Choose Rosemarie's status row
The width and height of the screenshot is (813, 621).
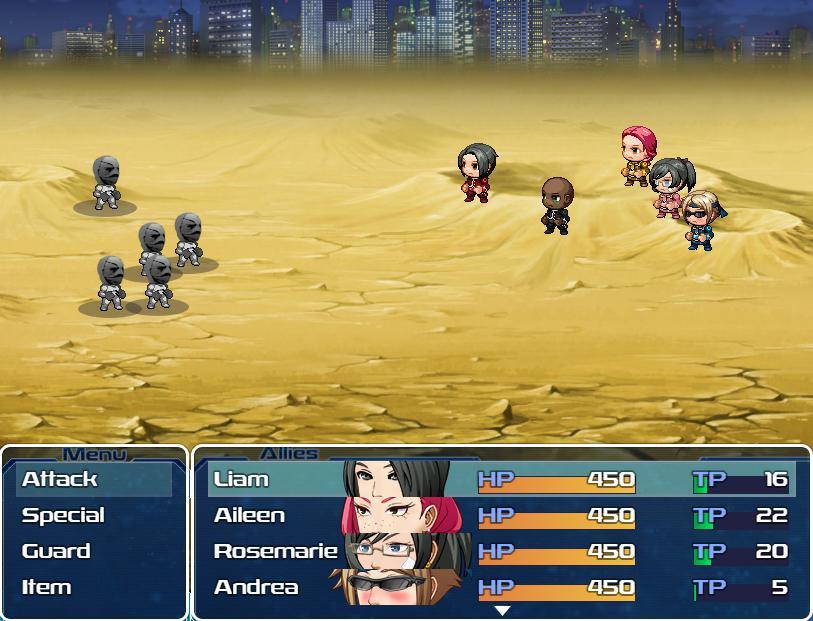(x=501, y=551)
